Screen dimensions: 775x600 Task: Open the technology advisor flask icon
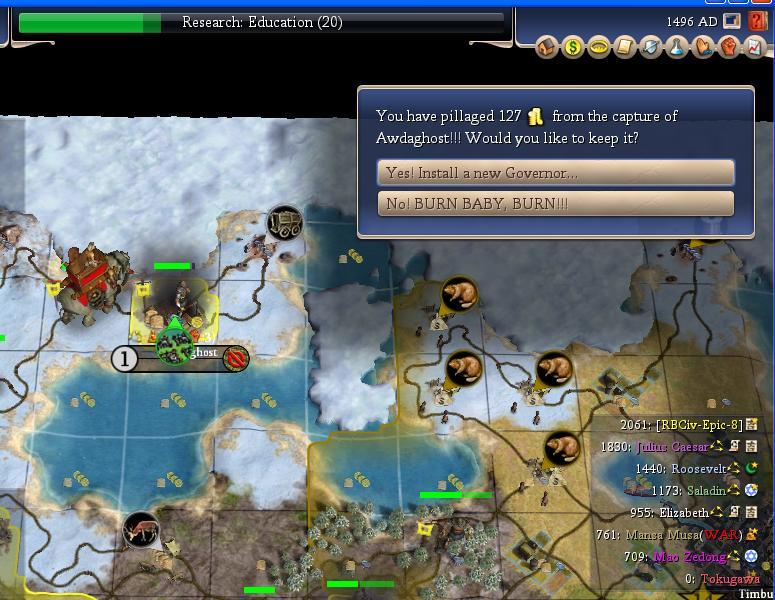pyautogui.click(x=677, y=47)
